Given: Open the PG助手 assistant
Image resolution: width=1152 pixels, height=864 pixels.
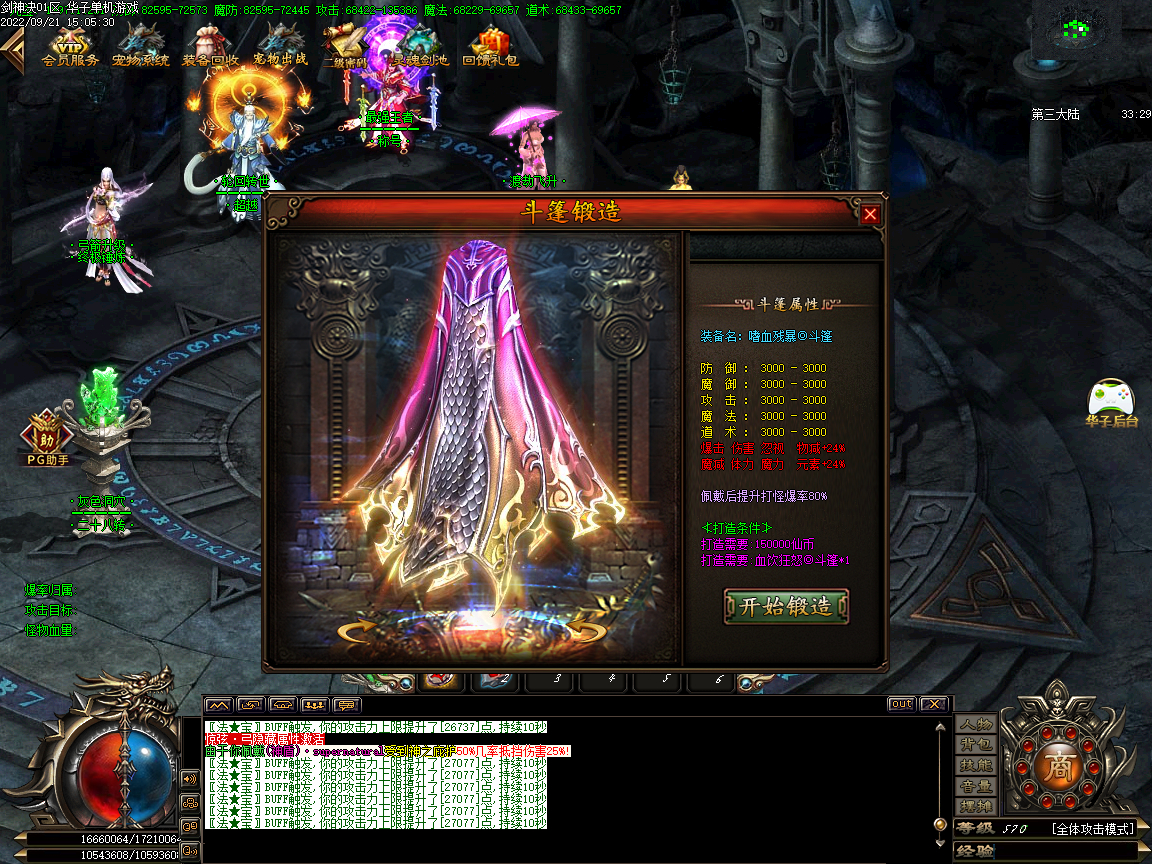Looking at the screenshot, I should pos(48,440).
